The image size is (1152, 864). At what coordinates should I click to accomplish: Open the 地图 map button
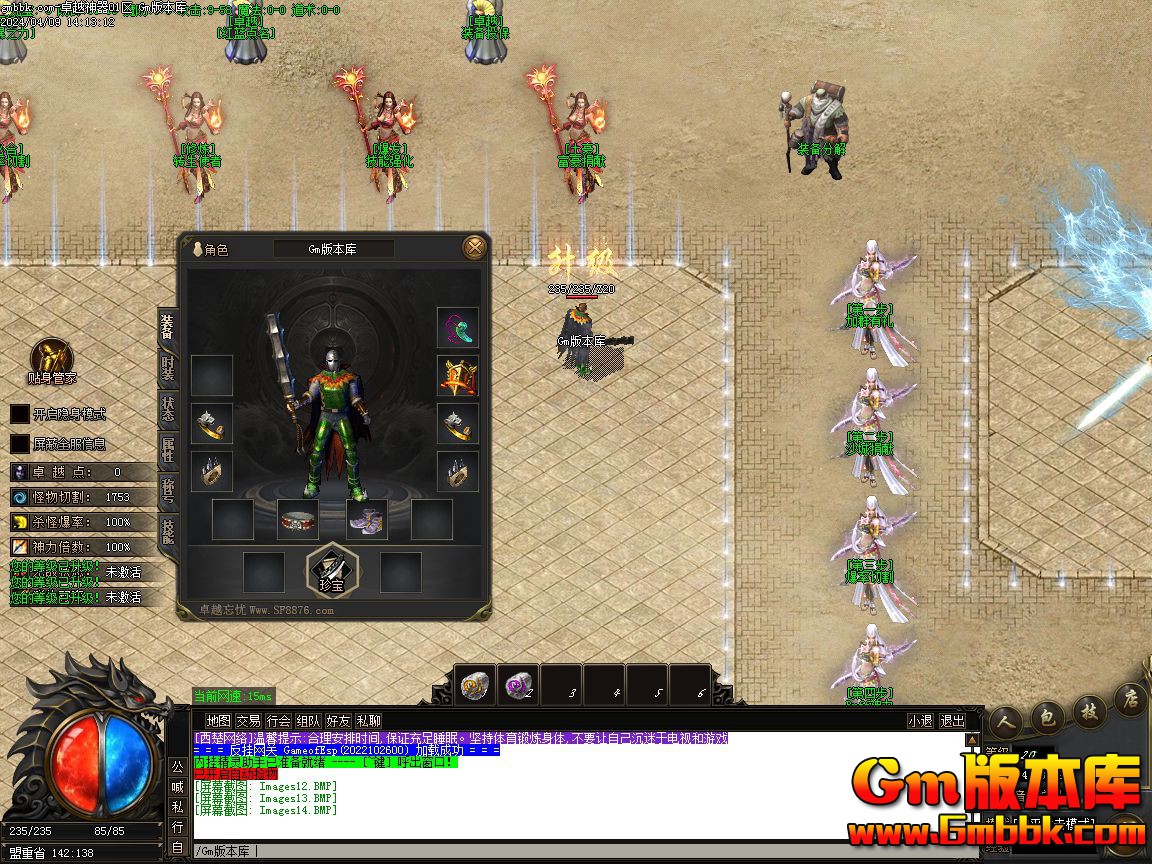[x=218, y=720]
